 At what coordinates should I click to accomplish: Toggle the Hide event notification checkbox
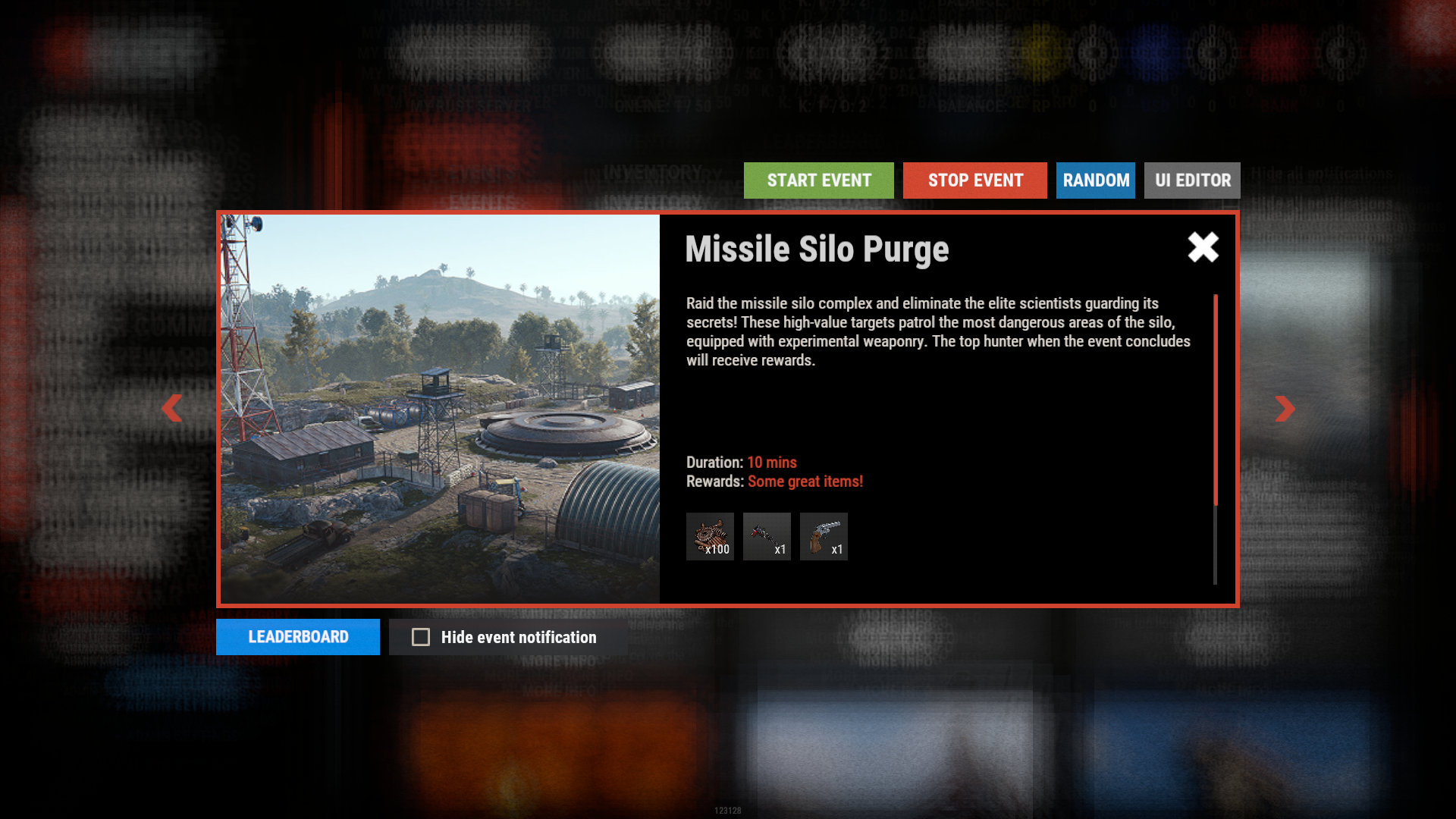(421, 637)
